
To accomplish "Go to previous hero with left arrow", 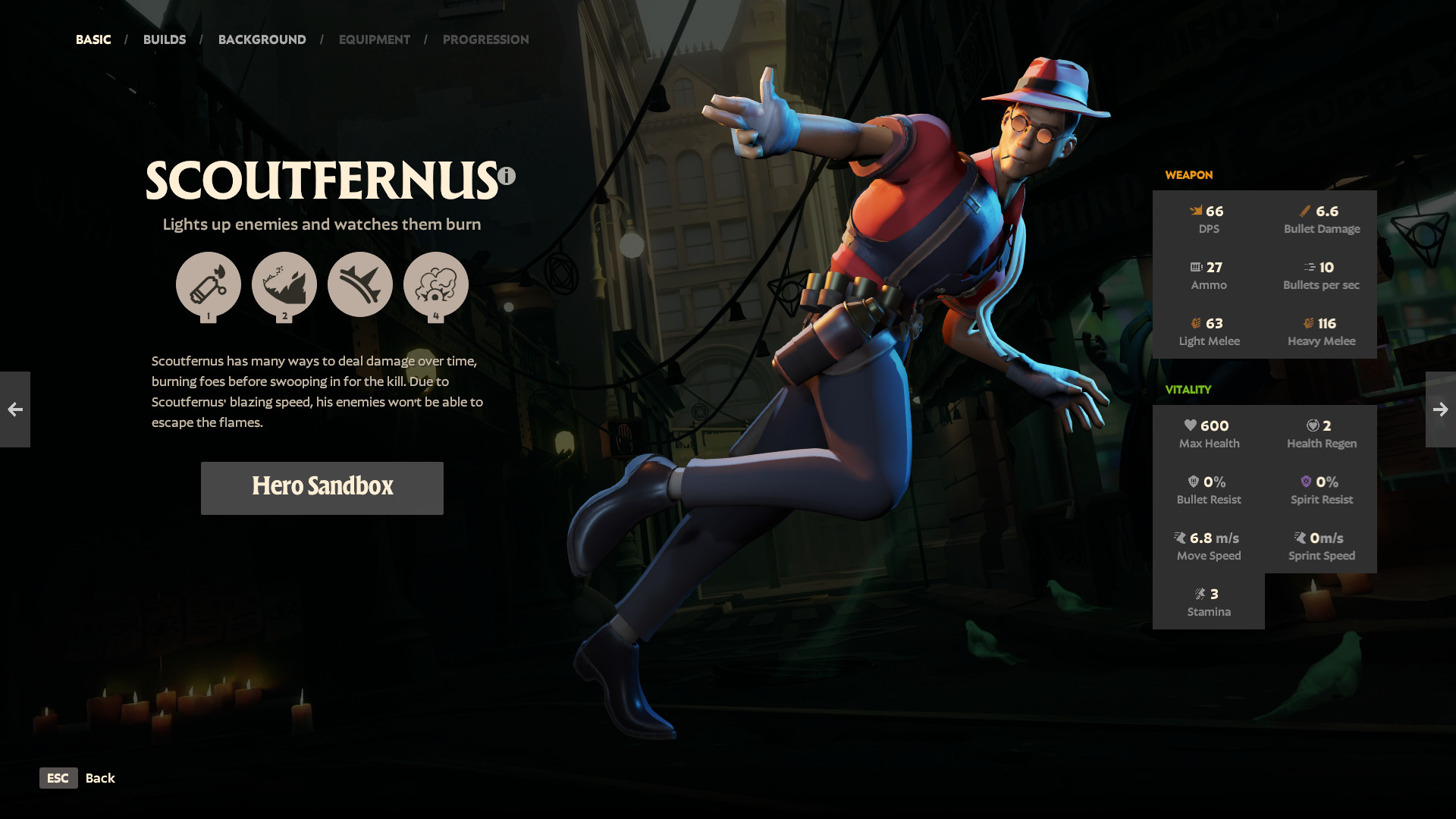I will click(15, 409).
